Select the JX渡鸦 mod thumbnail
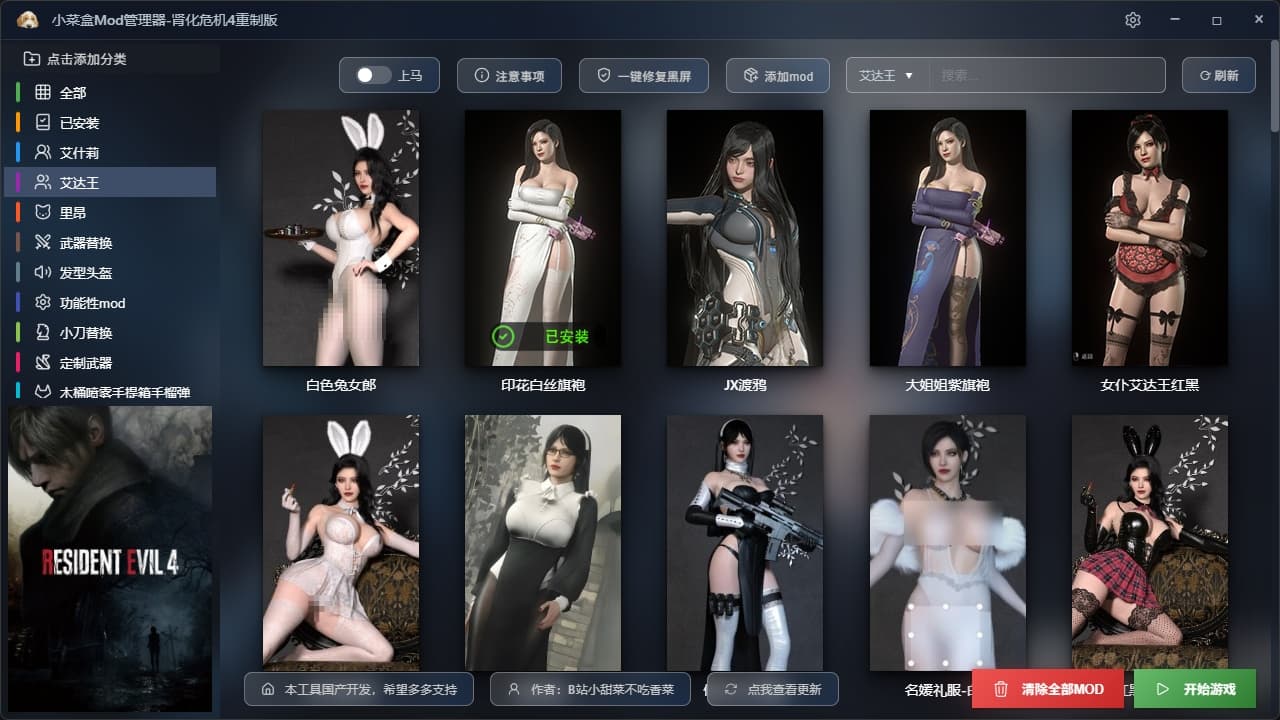 [x=744, y=238]
